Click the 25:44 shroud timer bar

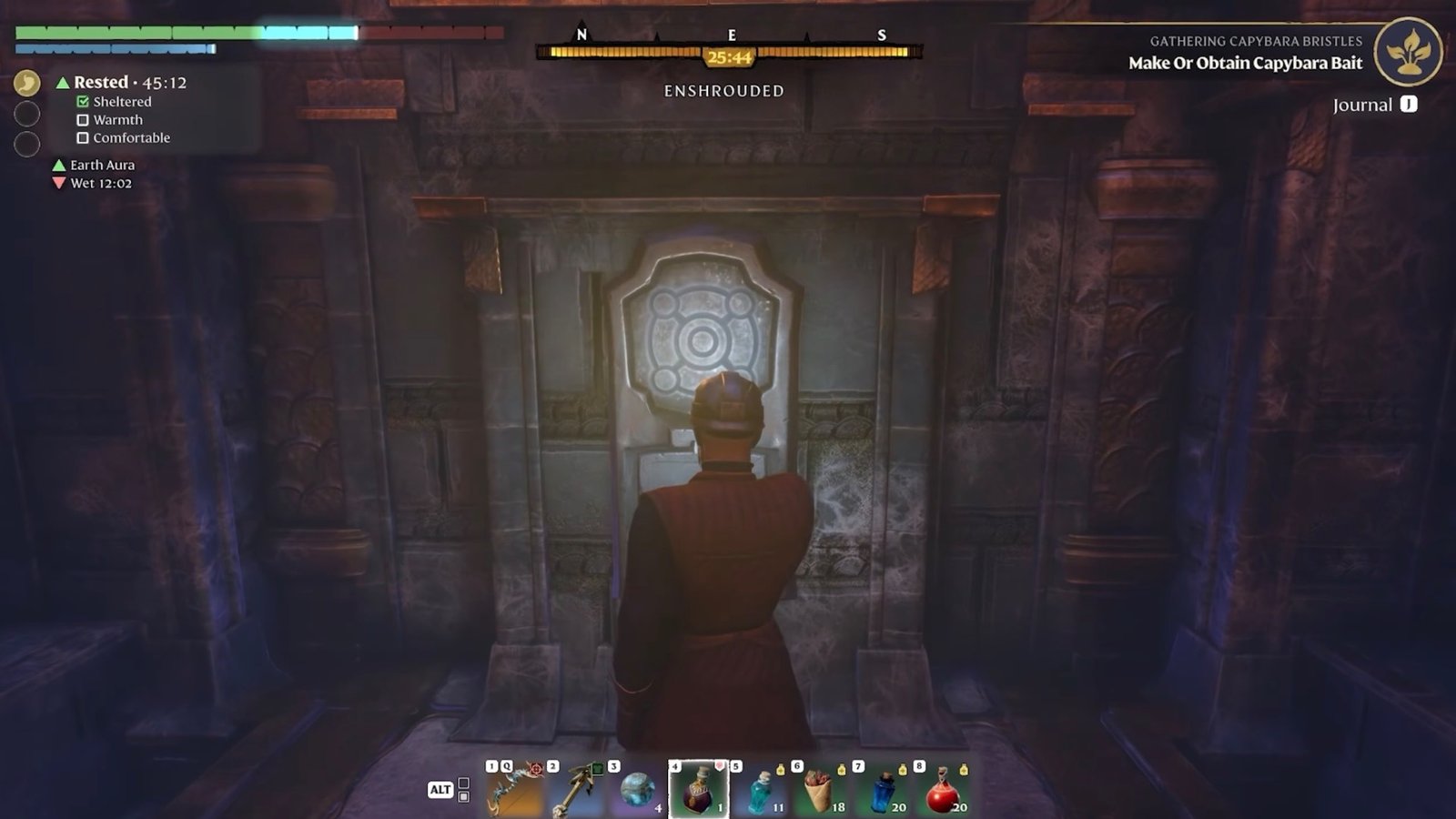[728, 55]
